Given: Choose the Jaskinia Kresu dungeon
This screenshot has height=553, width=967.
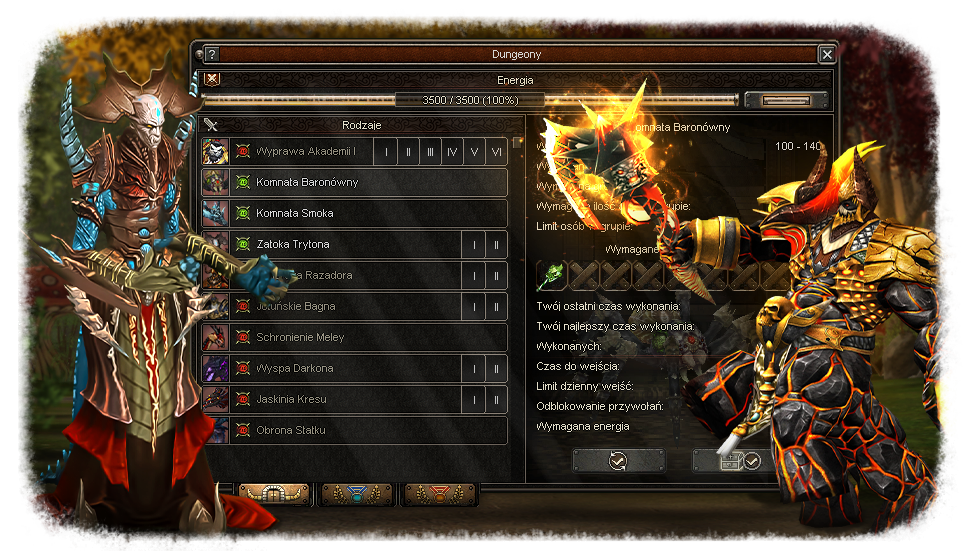Looking at the screenshot, I should click(x=340, y=399).
